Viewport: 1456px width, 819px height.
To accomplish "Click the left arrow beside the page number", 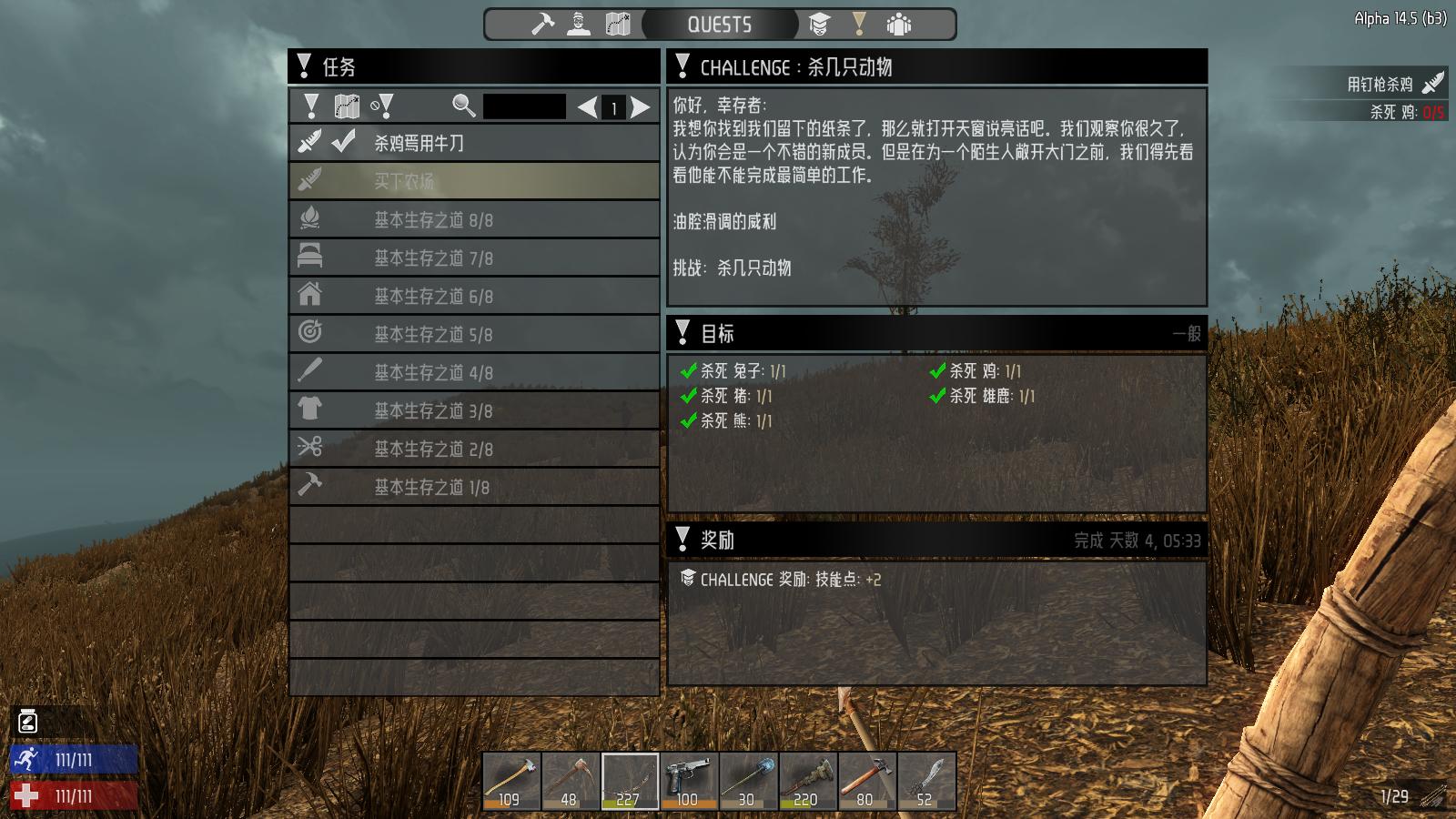I will pyautogui.click(x=586, y=106).
